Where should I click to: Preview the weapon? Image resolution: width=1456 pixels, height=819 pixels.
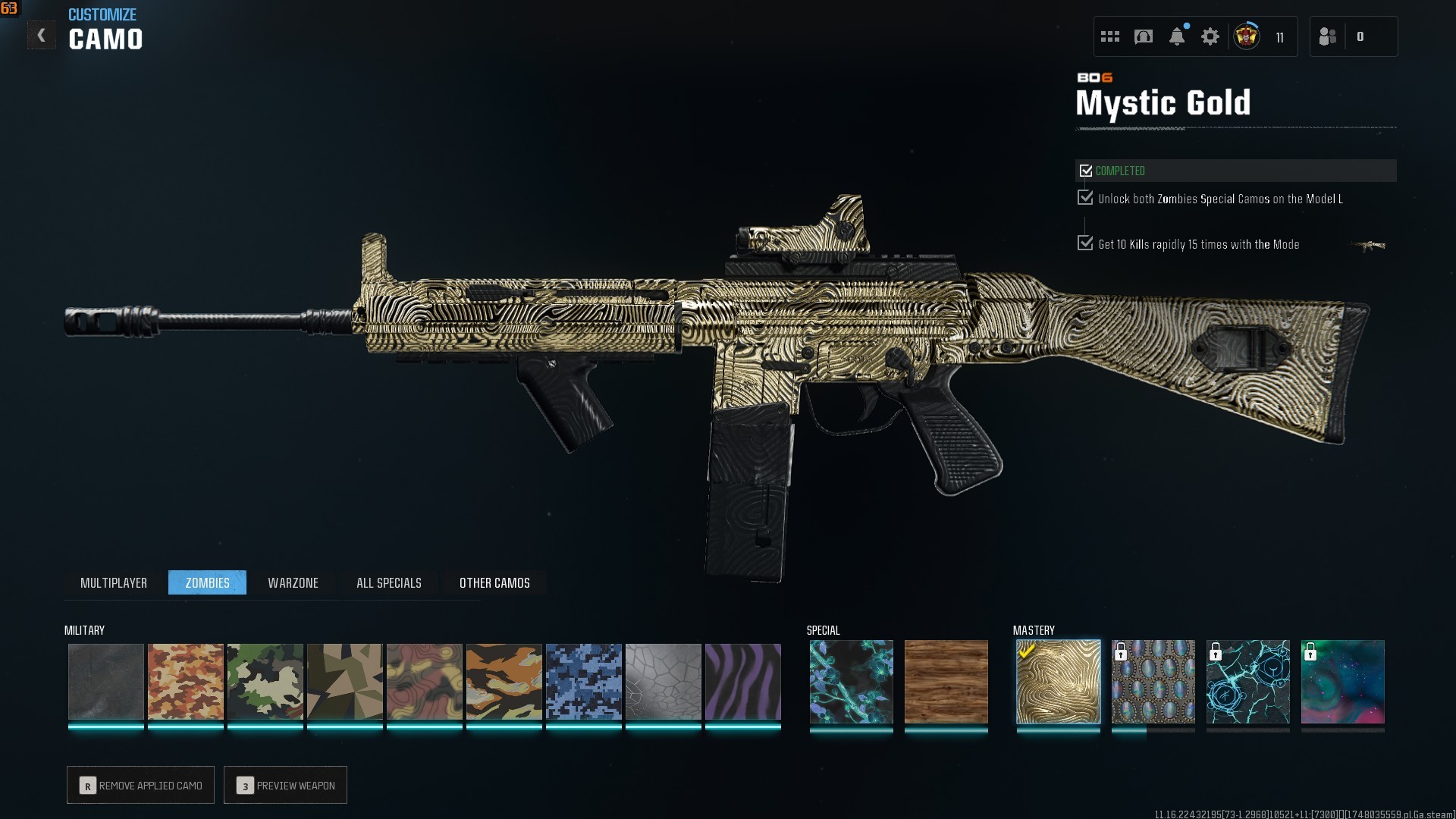[285, 785]
